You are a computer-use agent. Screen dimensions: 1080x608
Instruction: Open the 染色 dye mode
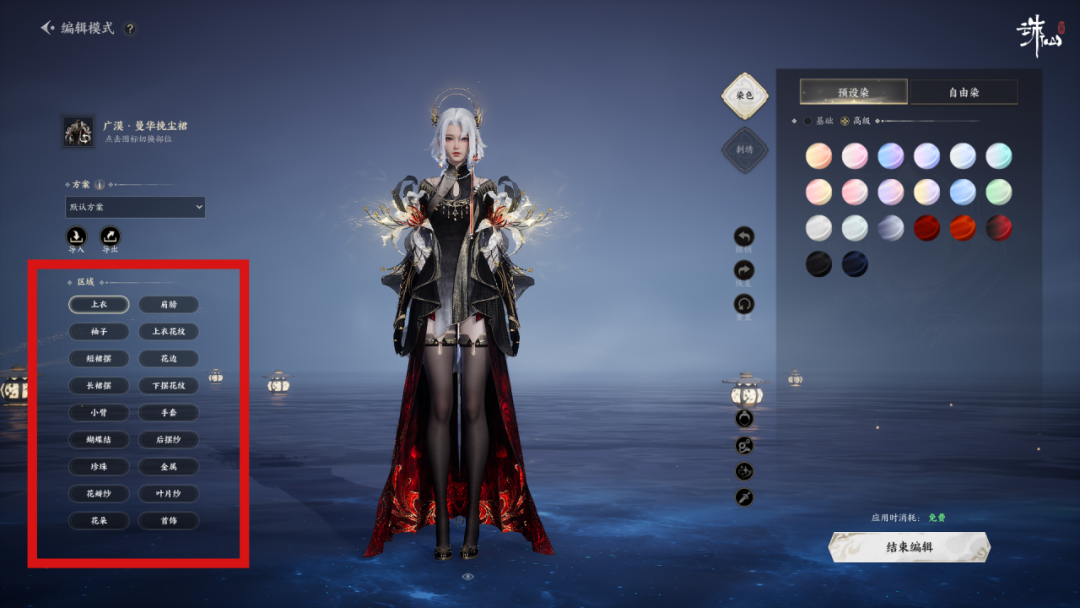(x=744, y=95)
